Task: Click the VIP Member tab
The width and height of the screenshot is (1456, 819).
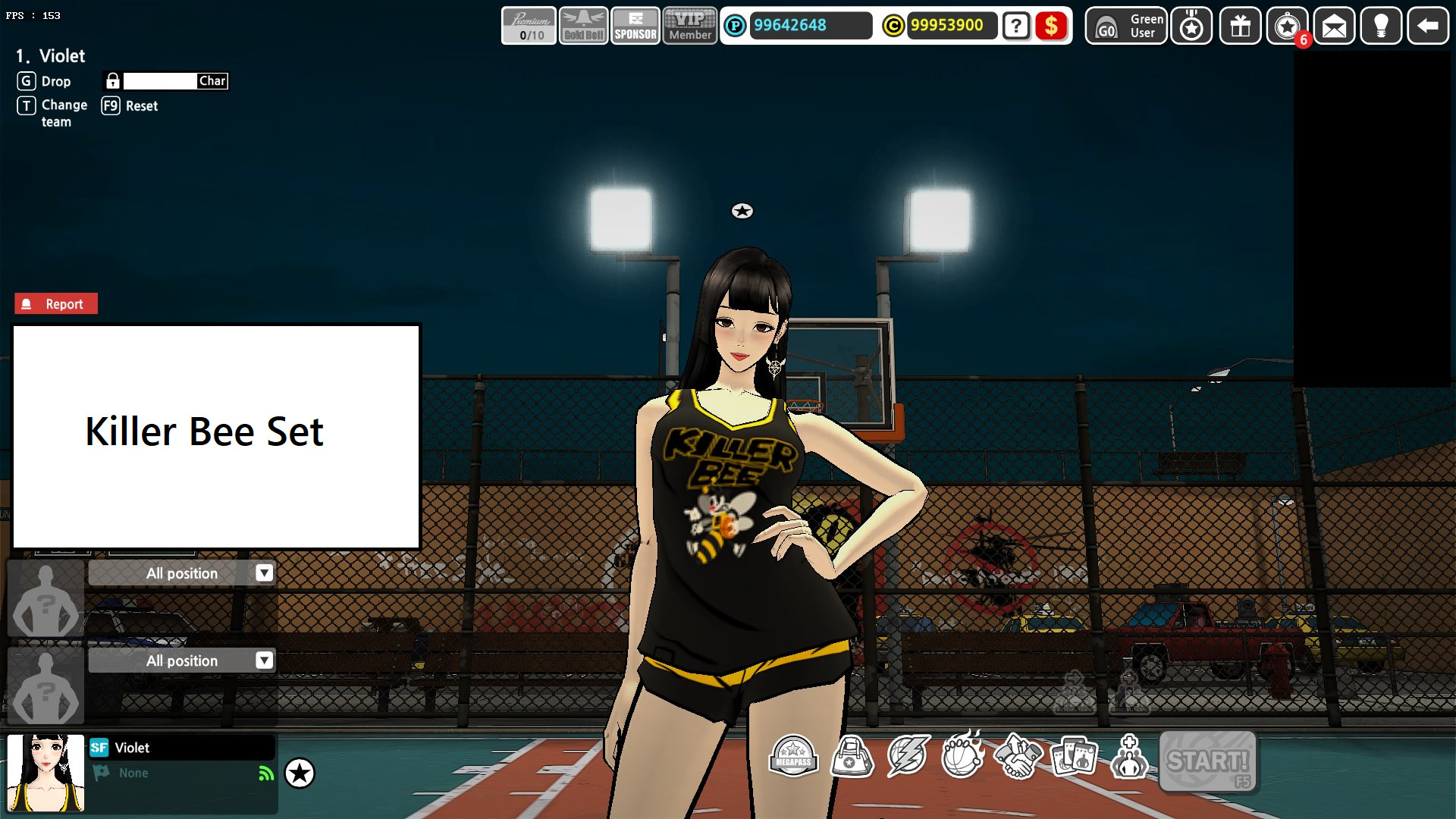Action: pos(689,27)
